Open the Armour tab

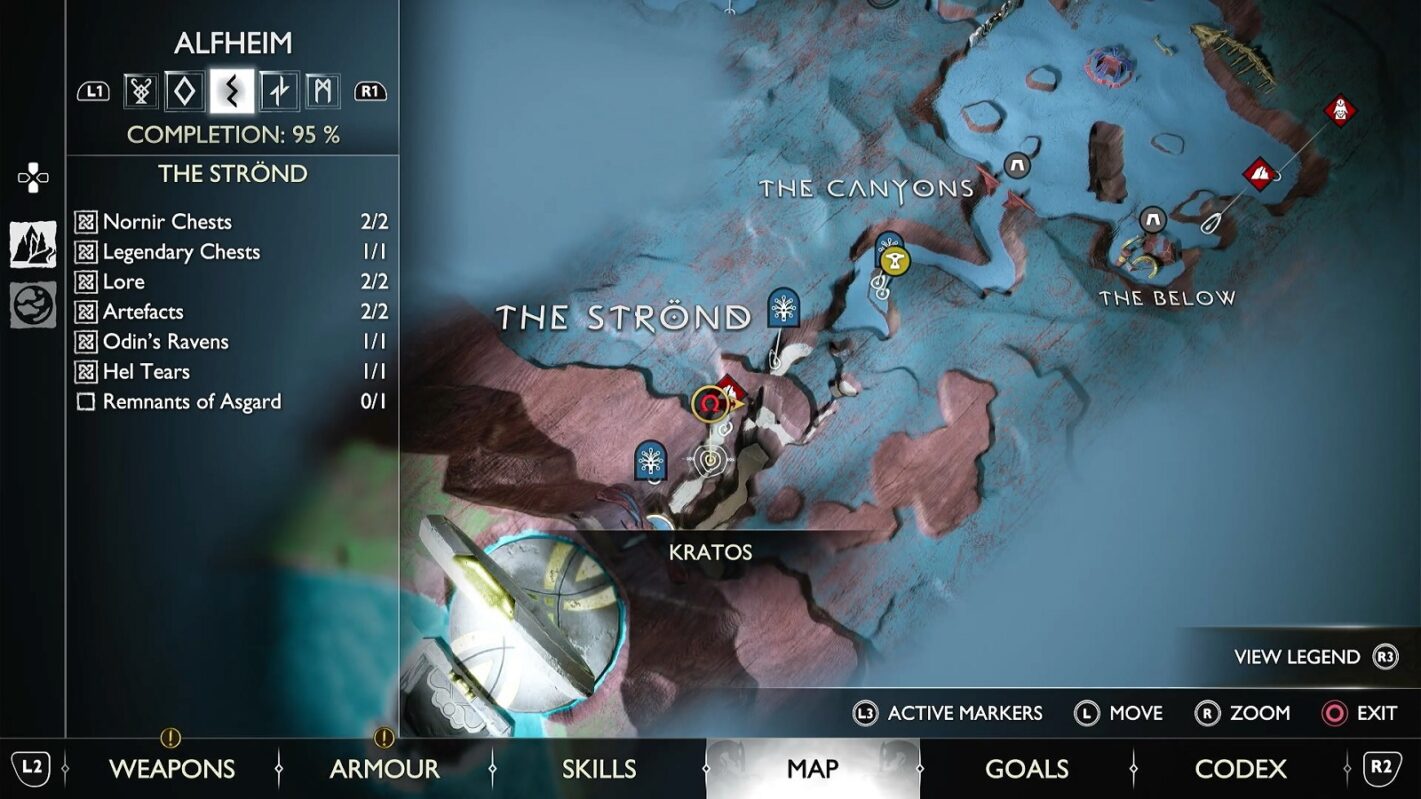[x=384, y=768]
